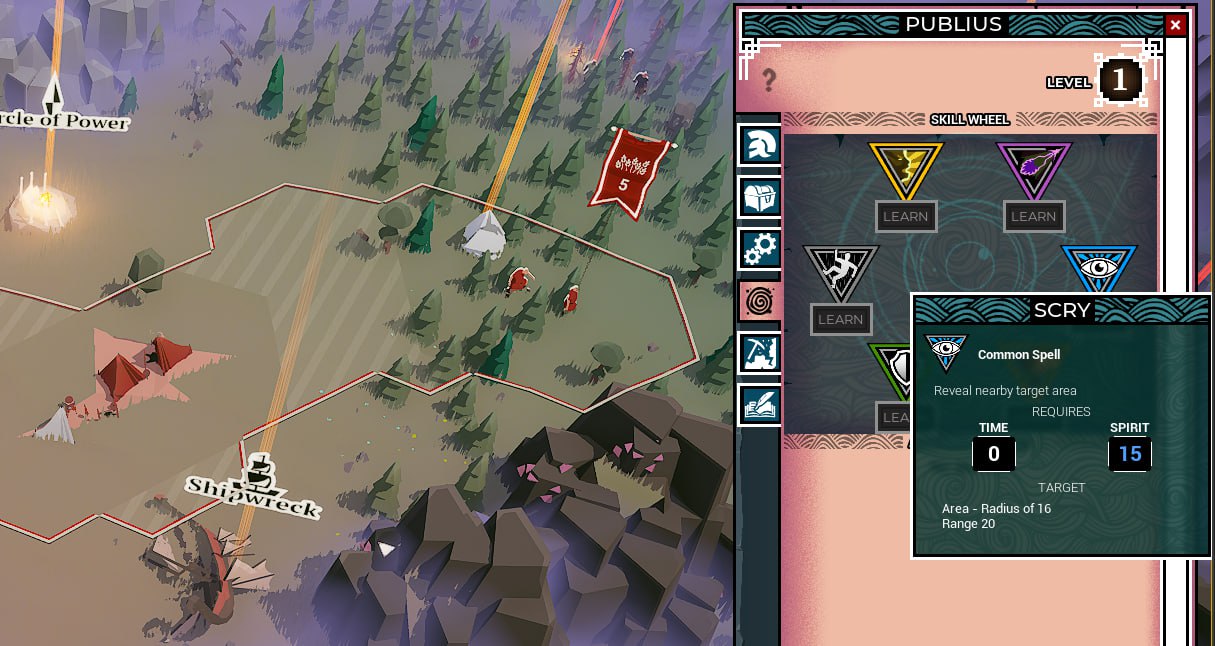Select the grey falling figure spell
The image size is (1215, 646).
click(x=840, y=271)
